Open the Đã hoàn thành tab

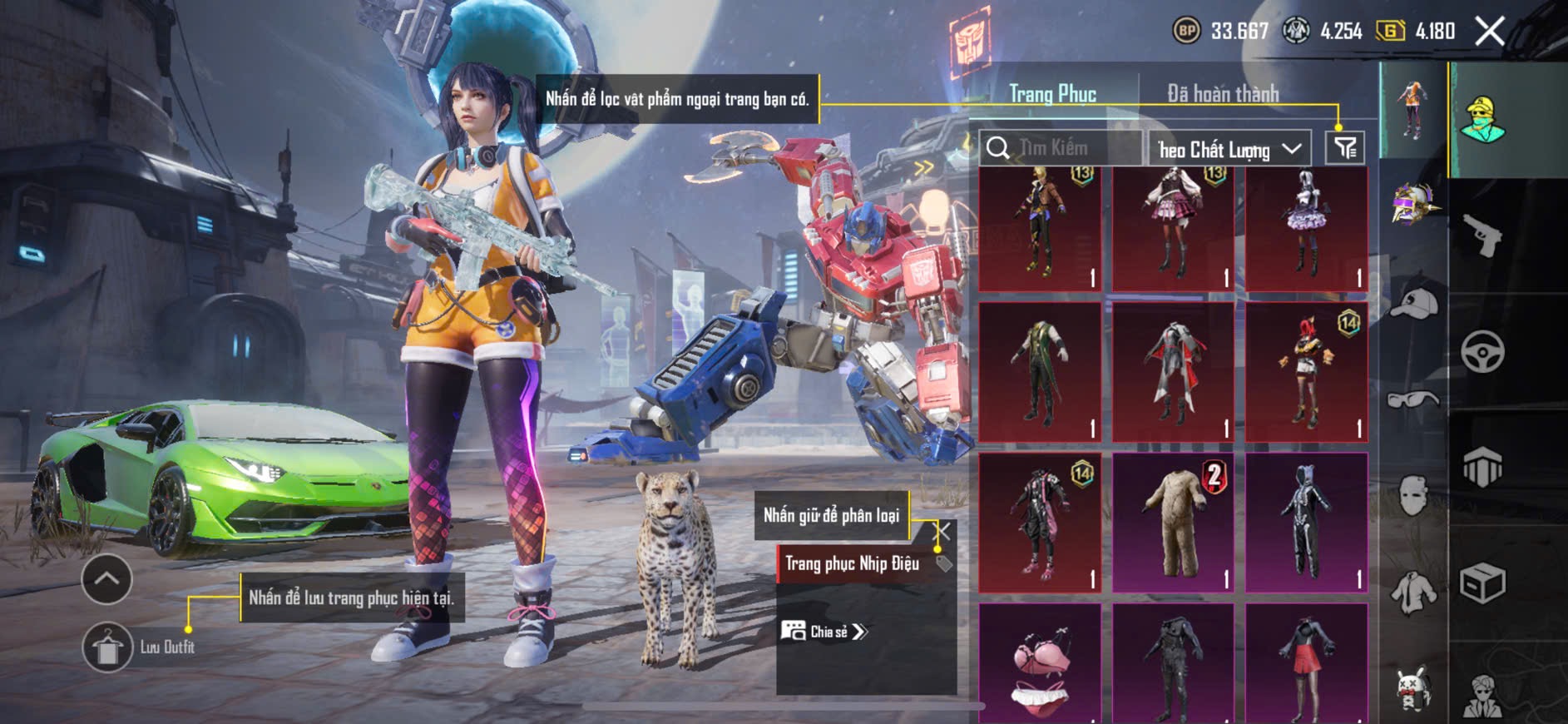1222,94
